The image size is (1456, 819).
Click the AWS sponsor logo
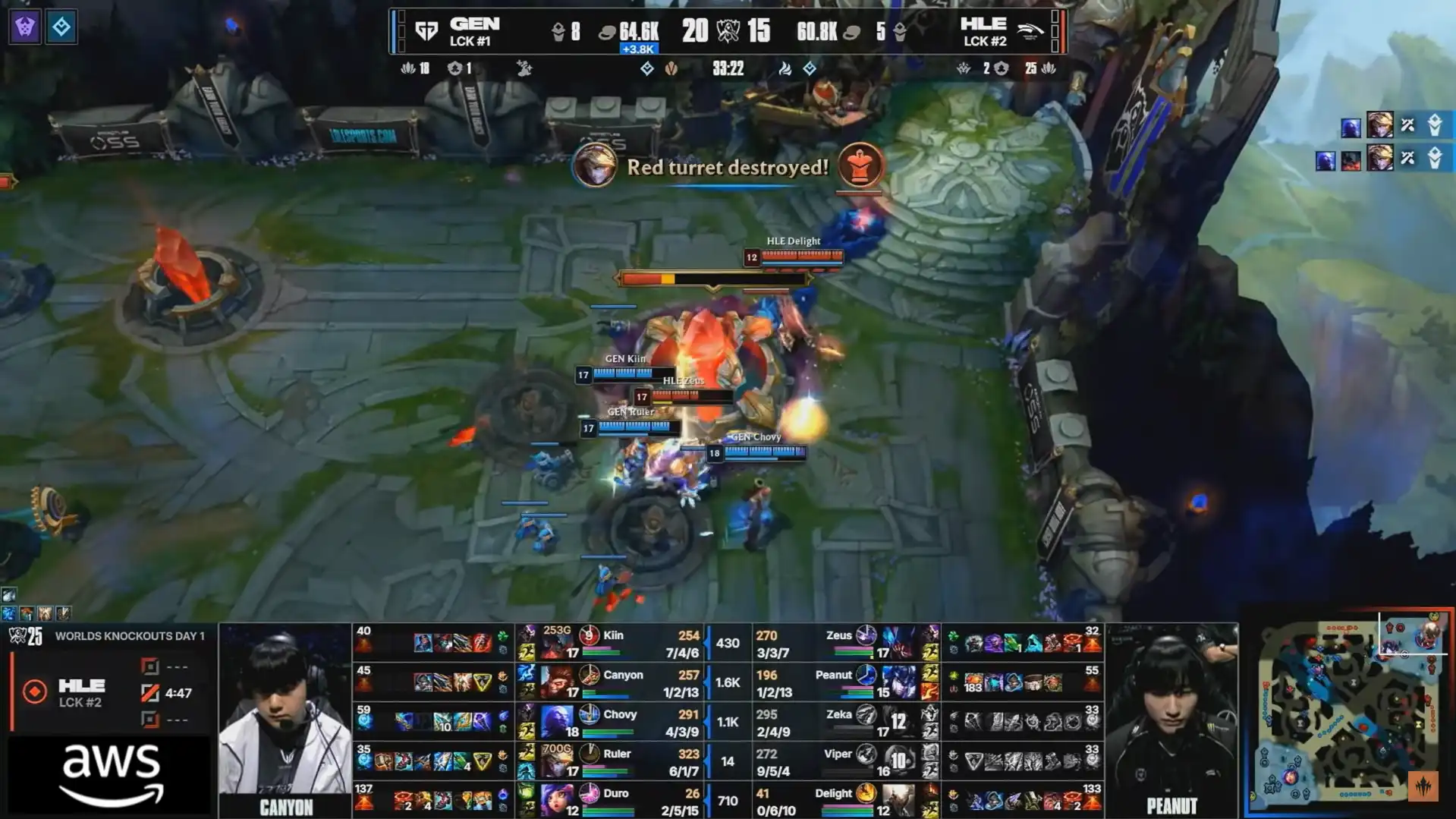click(111, 774)
